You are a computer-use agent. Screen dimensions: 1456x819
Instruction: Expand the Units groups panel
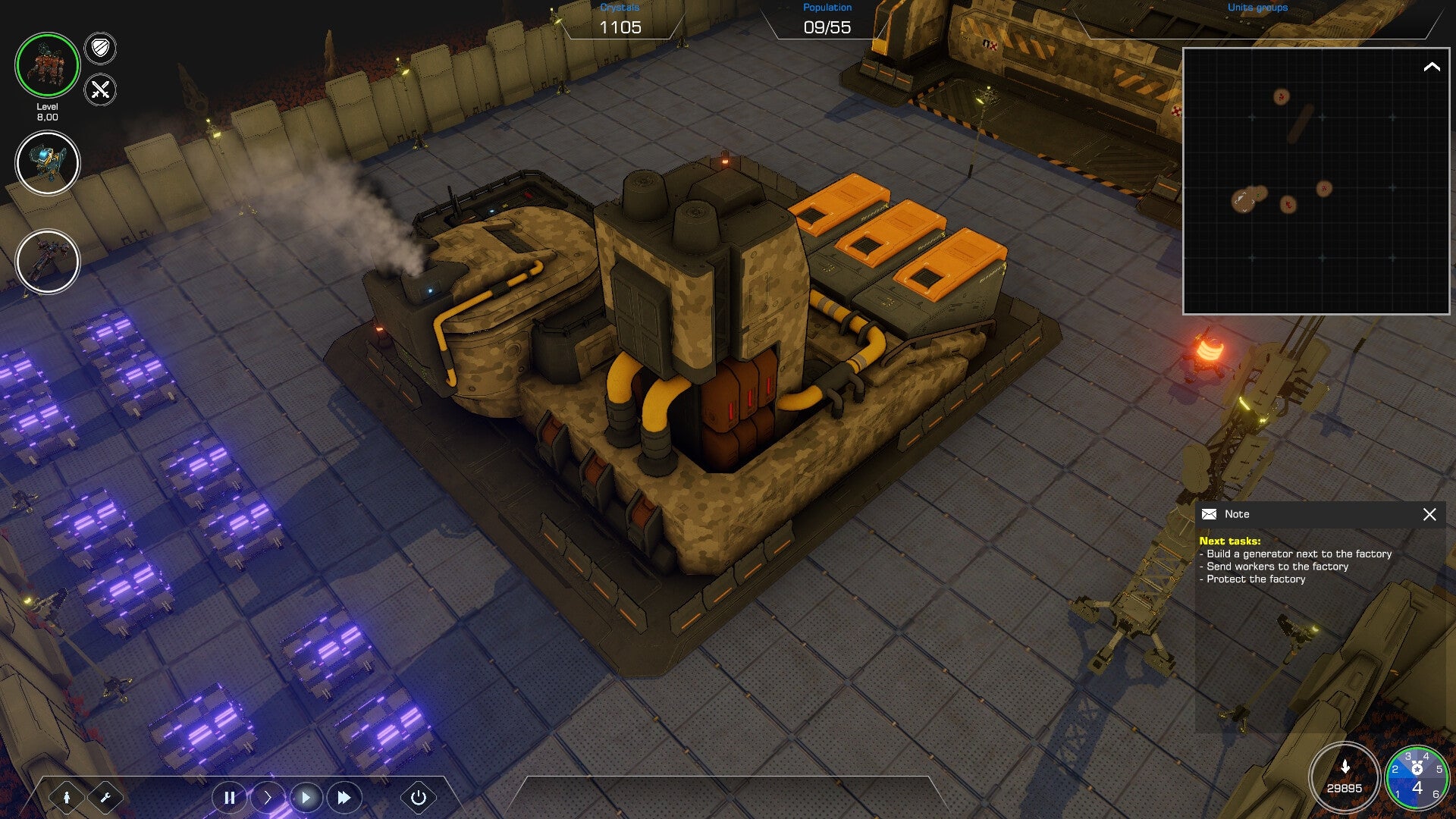click(x=1257, y=7)
